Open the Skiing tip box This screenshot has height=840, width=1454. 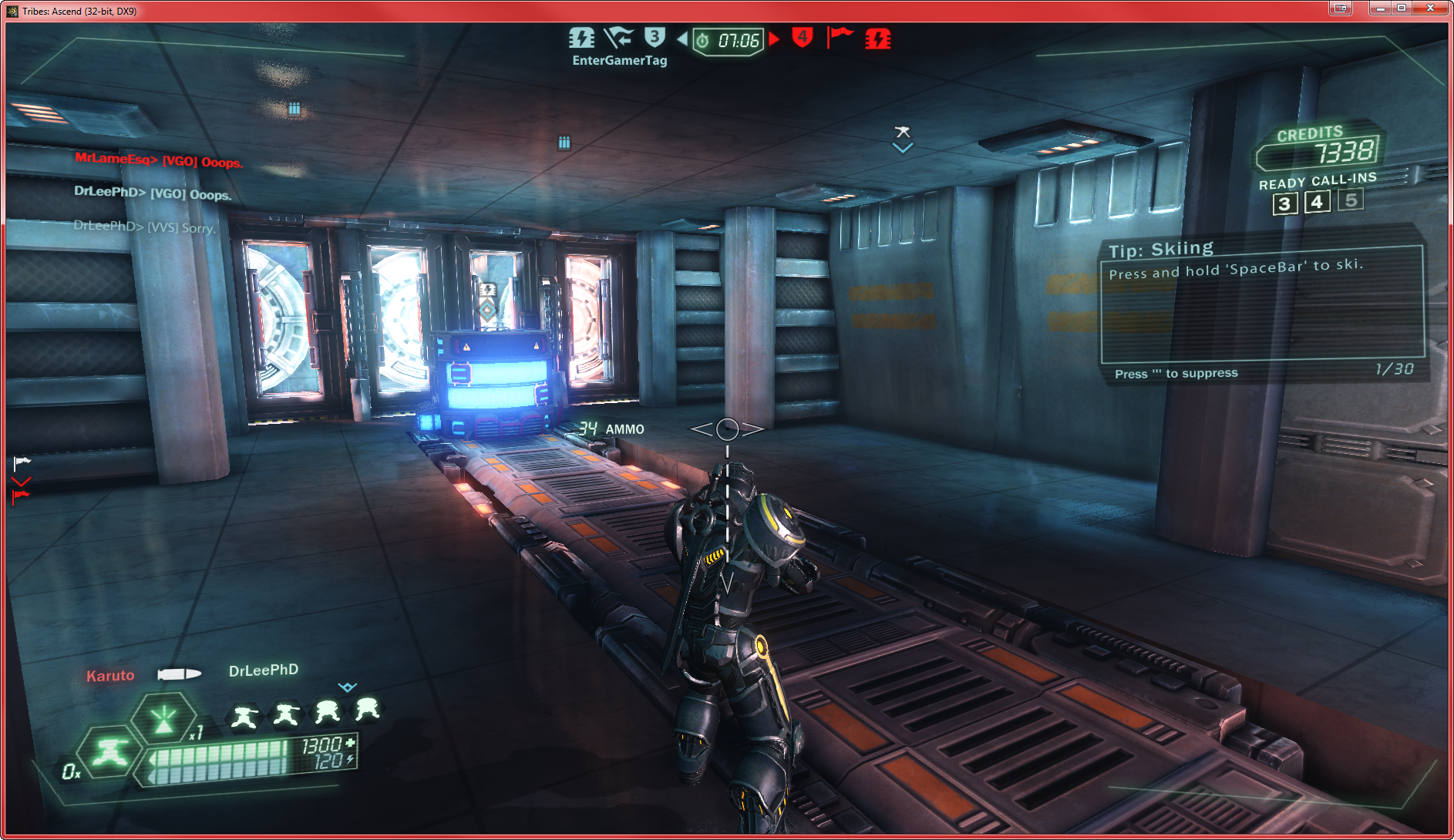coord(1261,304)
